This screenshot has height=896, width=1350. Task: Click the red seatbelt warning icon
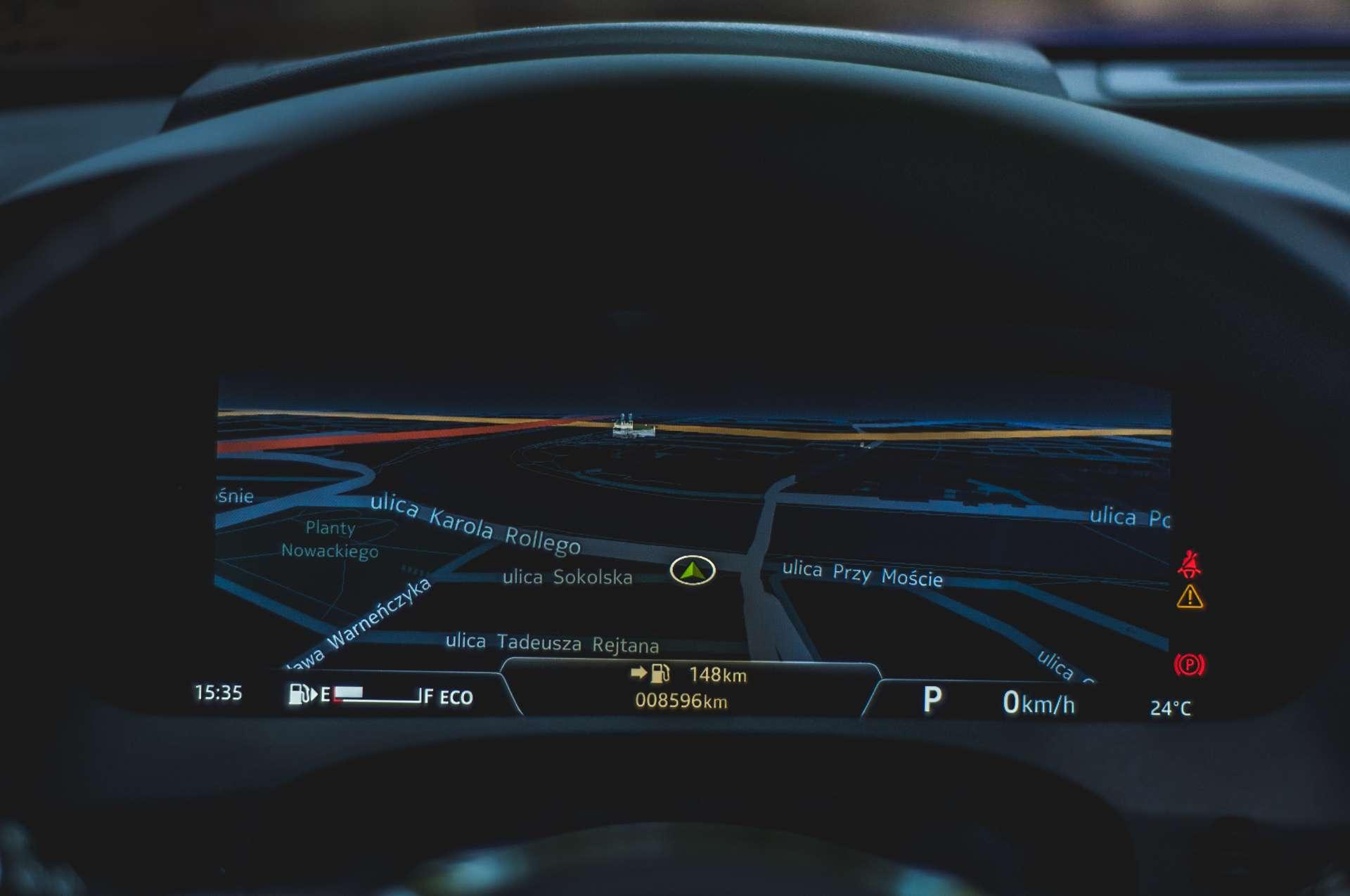[x=1189, y=564]
